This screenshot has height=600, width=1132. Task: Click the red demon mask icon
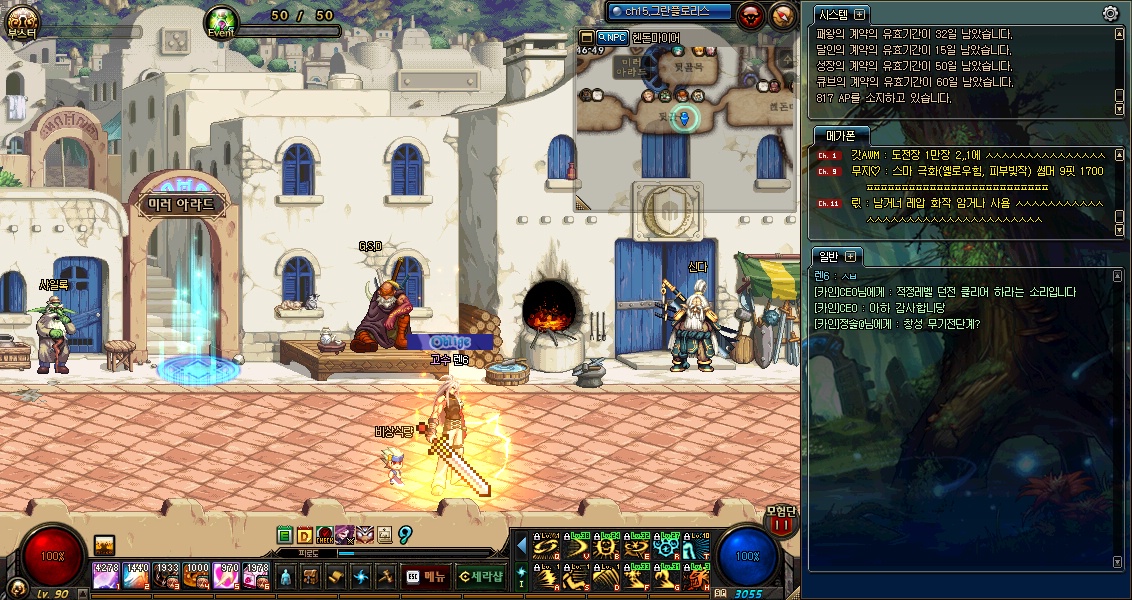pyautogui.click(x=750, y=14)
